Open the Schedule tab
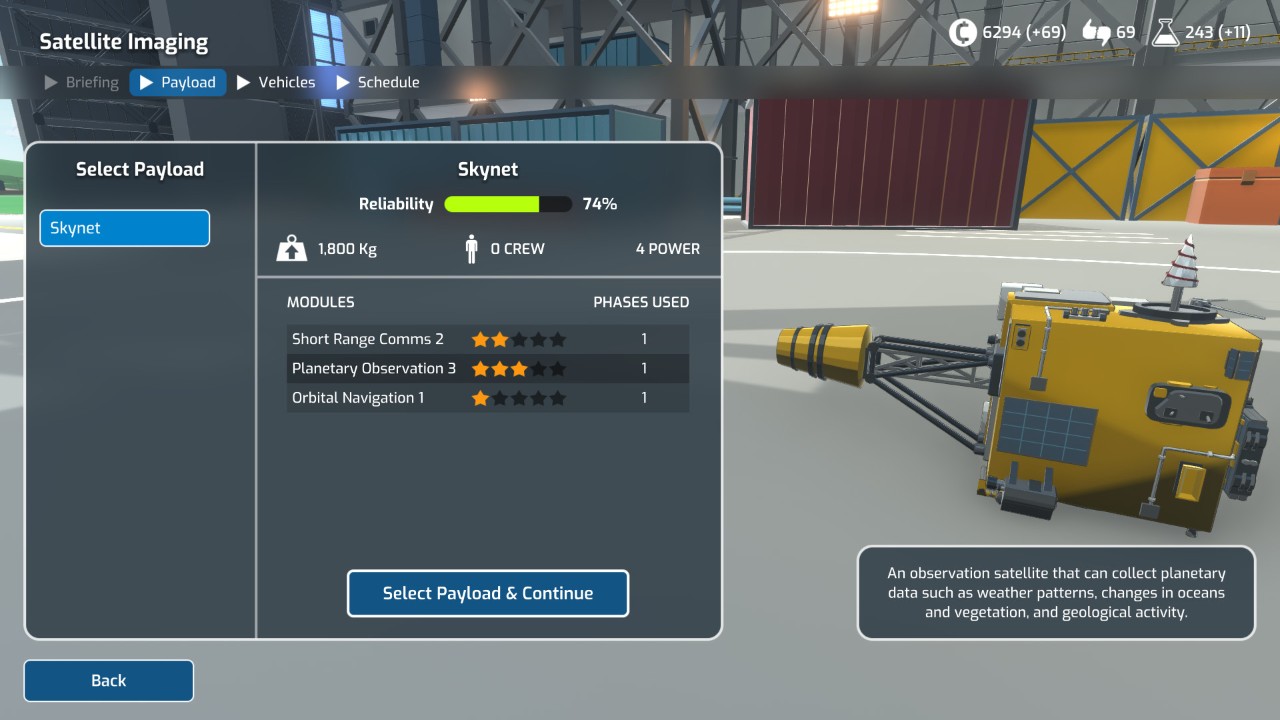The height and width of the screenshot is (720, 1280). click(x=378, y=82)
